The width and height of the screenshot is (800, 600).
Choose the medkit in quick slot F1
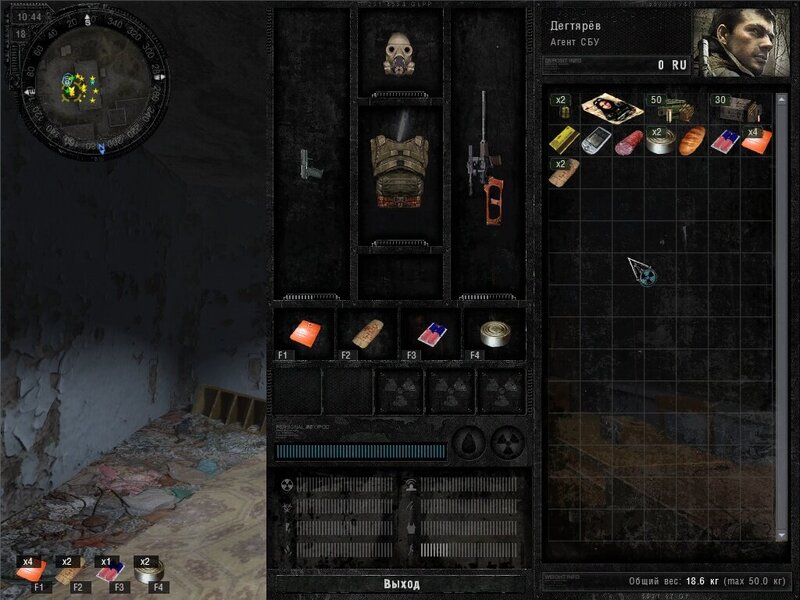point(304,334)
